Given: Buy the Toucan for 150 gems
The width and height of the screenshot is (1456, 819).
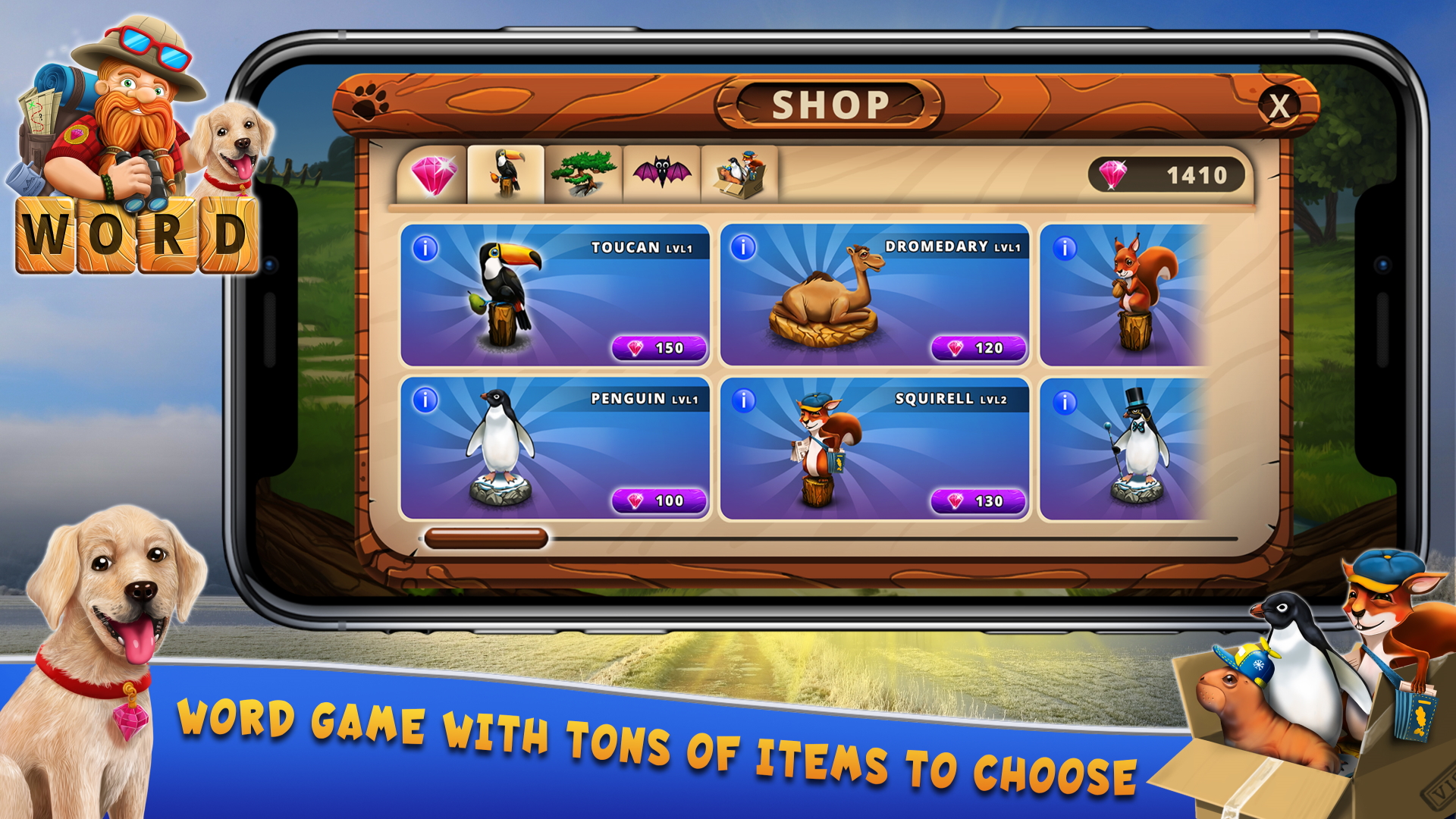Looking at the screenshot, I should point(659,348).
